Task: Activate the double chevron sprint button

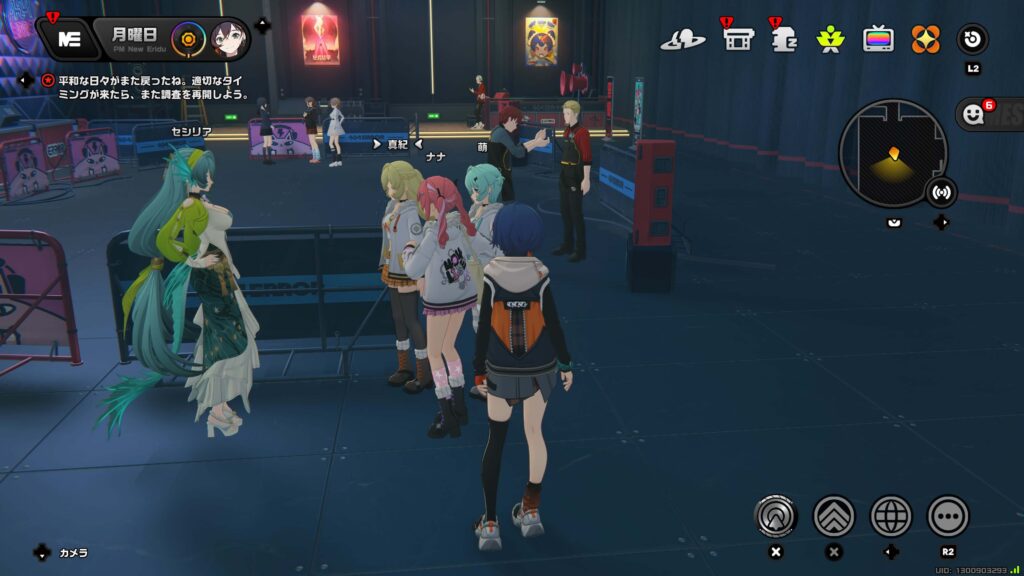Action: (x=834, y=516)
